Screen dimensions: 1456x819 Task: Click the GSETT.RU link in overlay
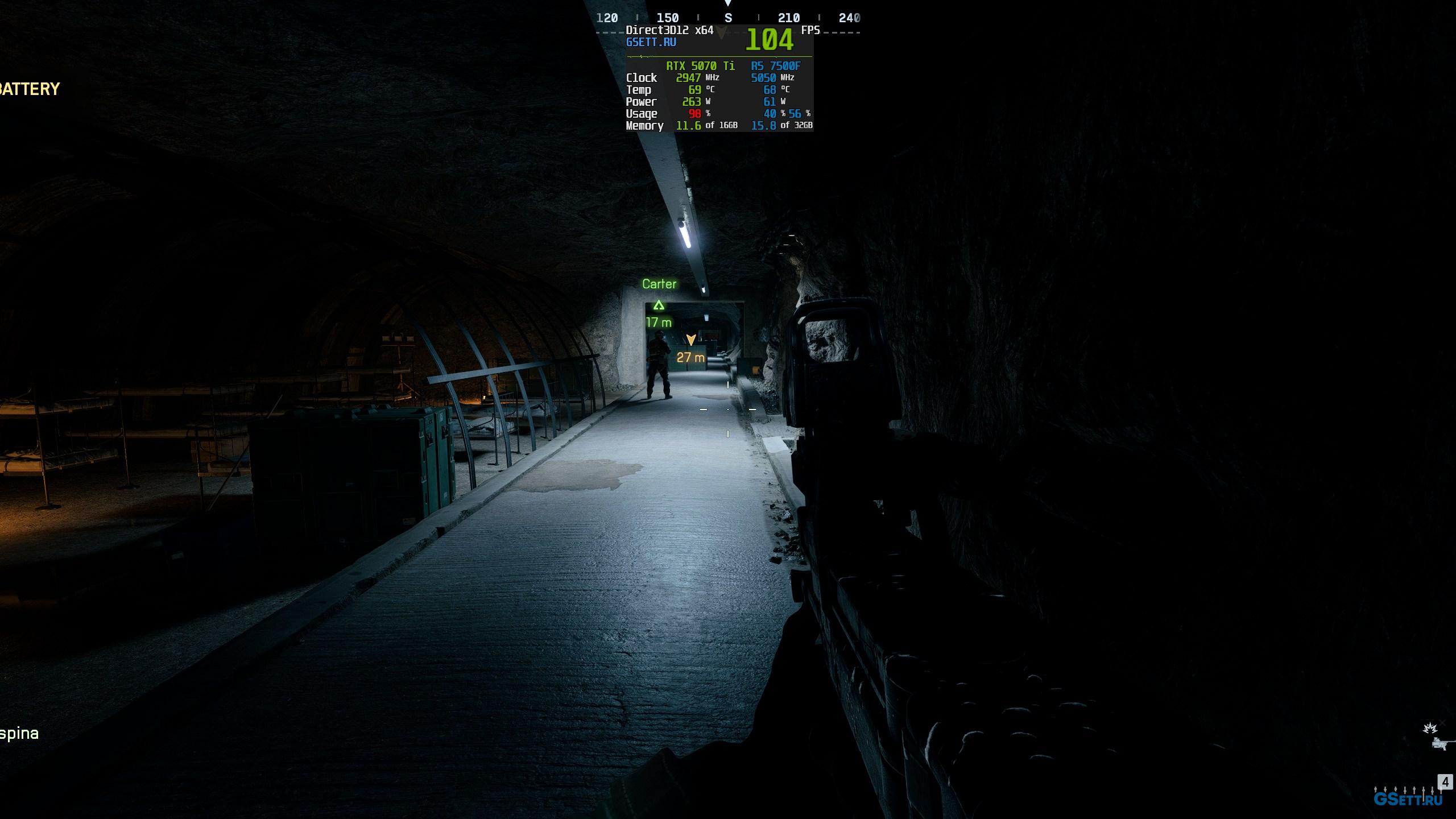tap(651, 42)
